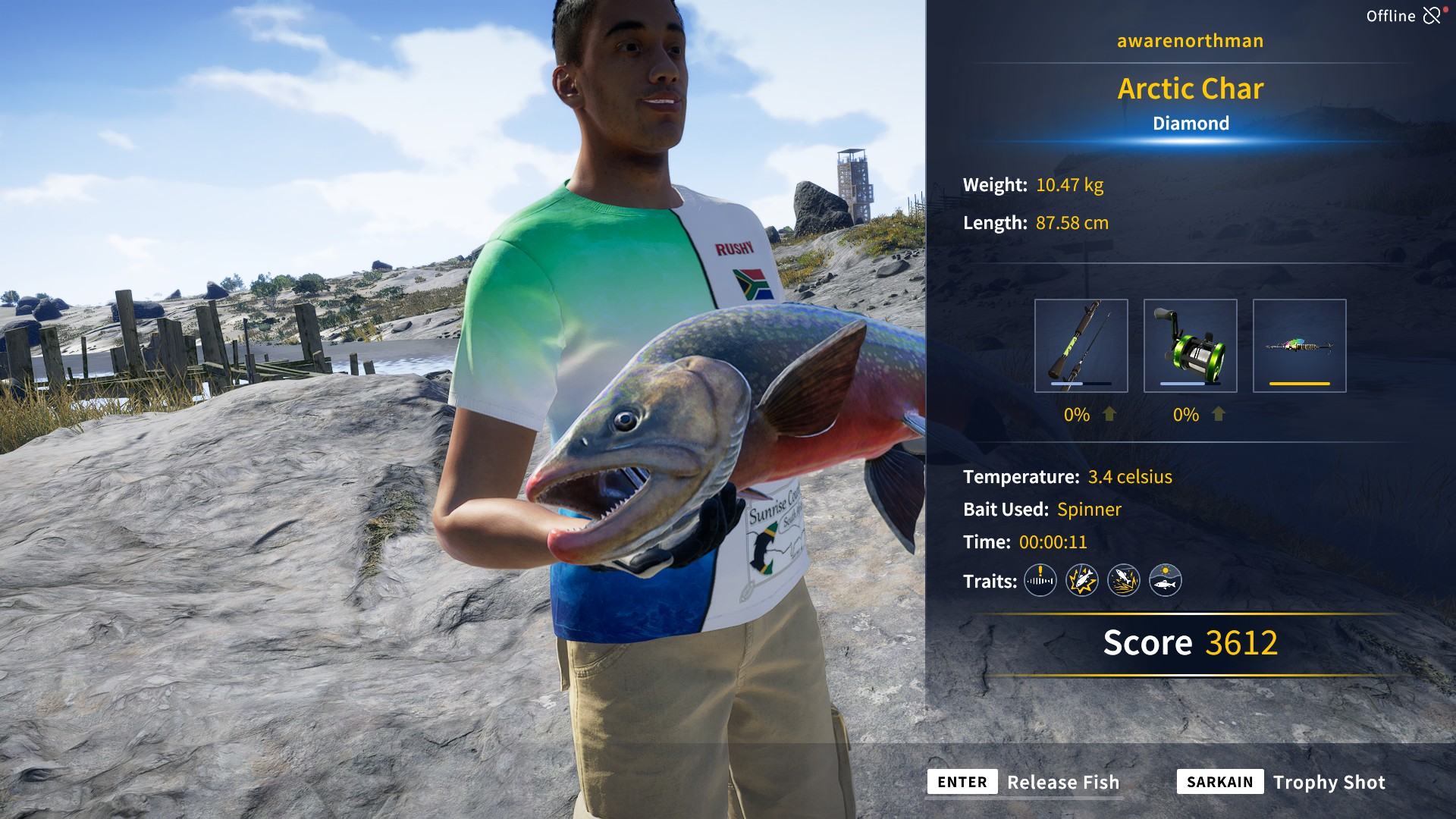The height and width of the screenshot is (819, 1456).
Task: Take a Trophy Shot of the catch
Action: click(1328, 782)
